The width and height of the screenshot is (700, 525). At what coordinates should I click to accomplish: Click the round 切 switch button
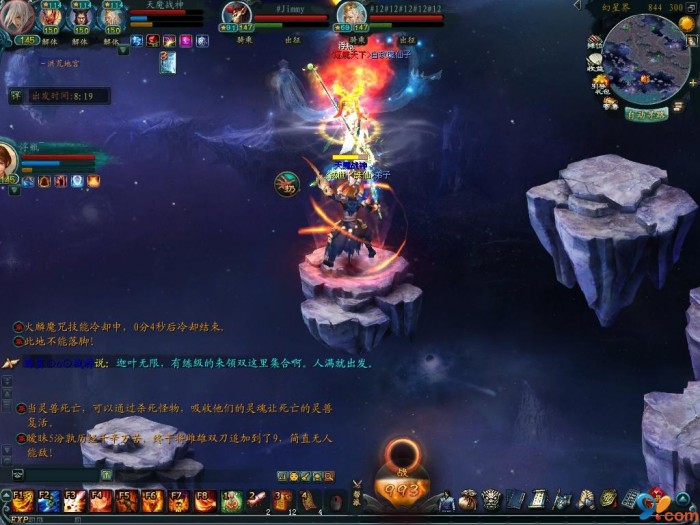(x=286, y=184)
